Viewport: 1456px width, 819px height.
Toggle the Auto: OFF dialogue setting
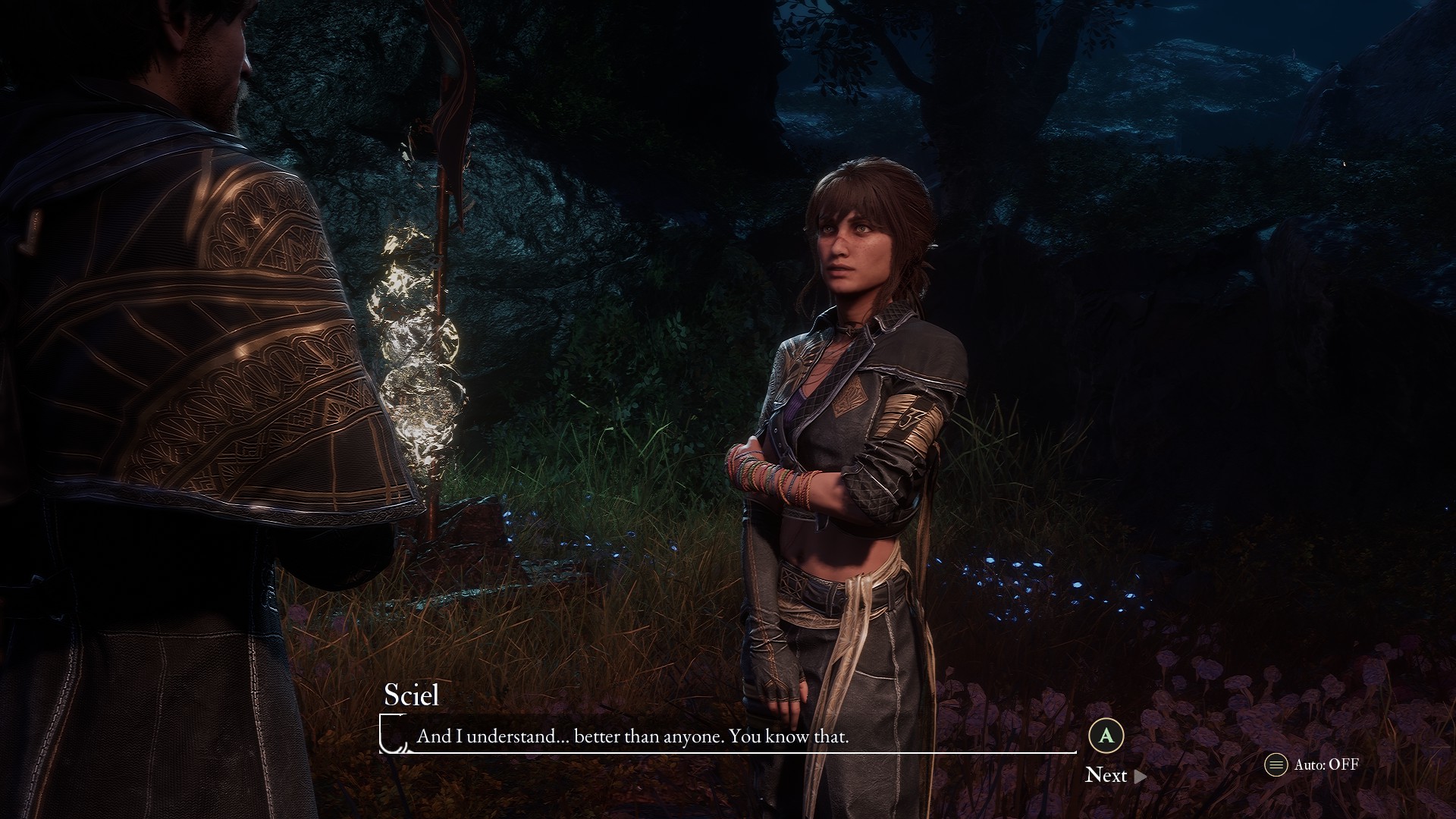point(1312,764)
